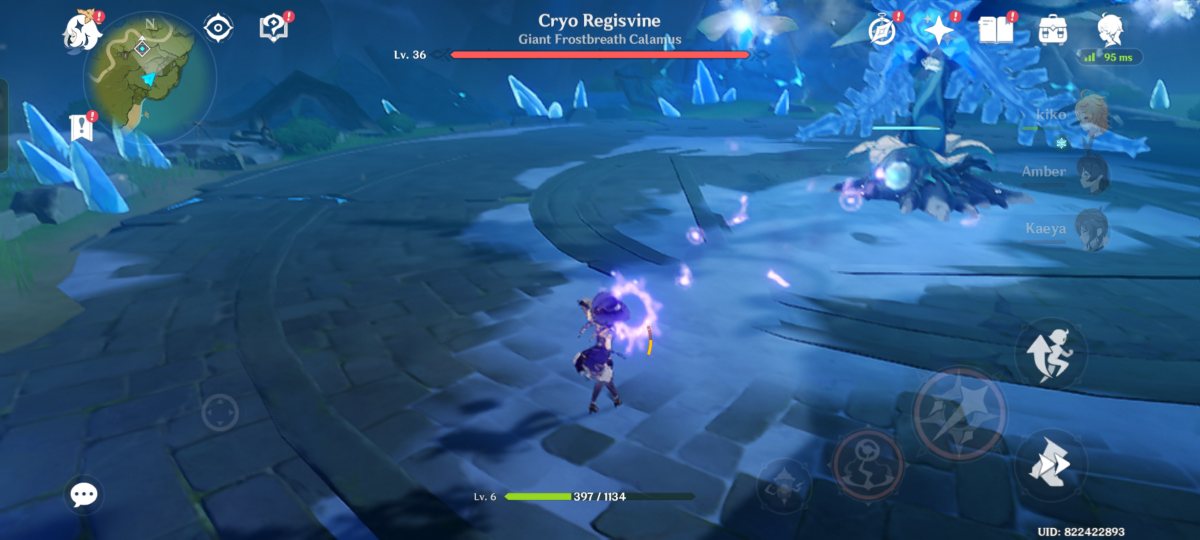
Task: Open the chat bubble button
Action: pos(84,493)
